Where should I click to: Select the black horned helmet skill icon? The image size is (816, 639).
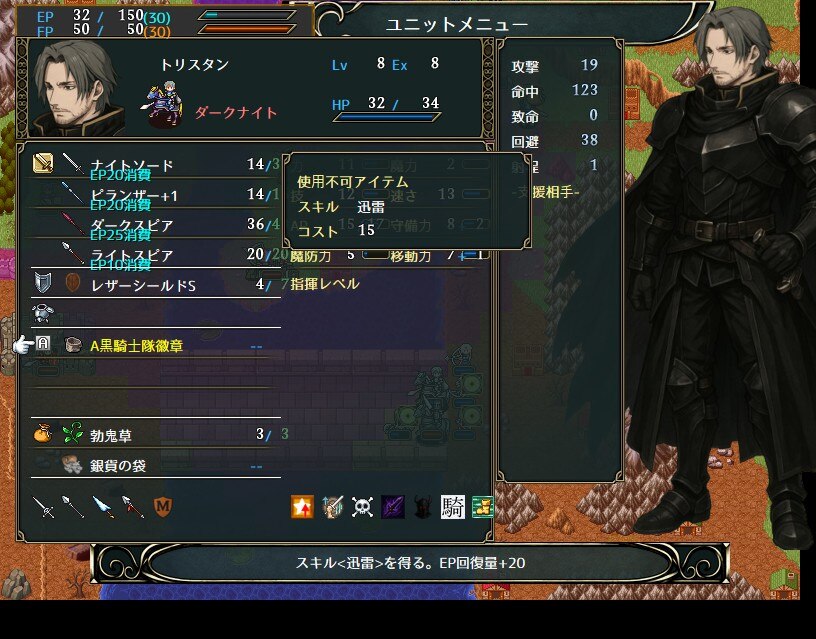[423, 507]
